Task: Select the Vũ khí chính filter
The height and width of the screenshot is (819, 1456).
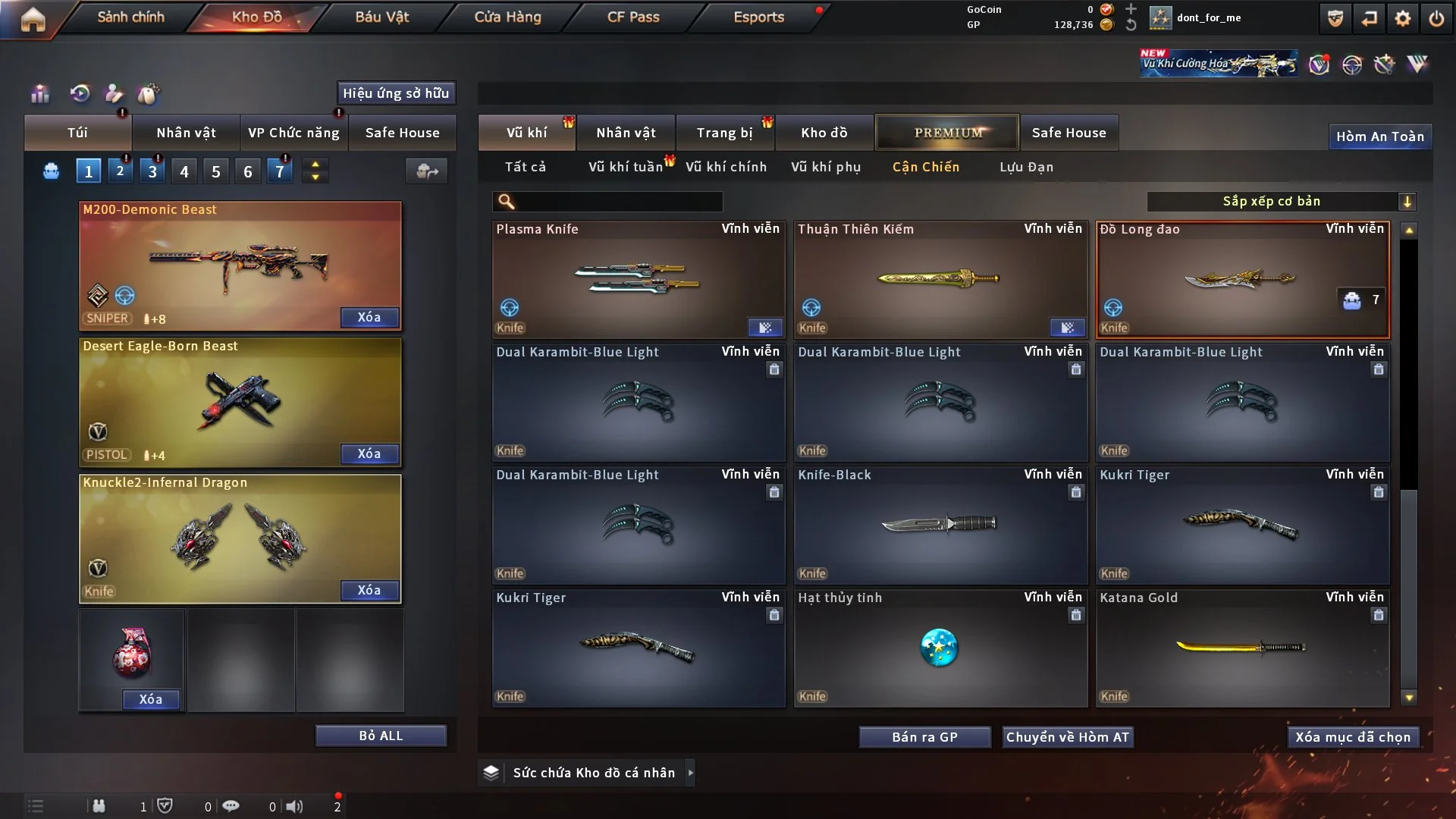Action: [x=726, y=167]
